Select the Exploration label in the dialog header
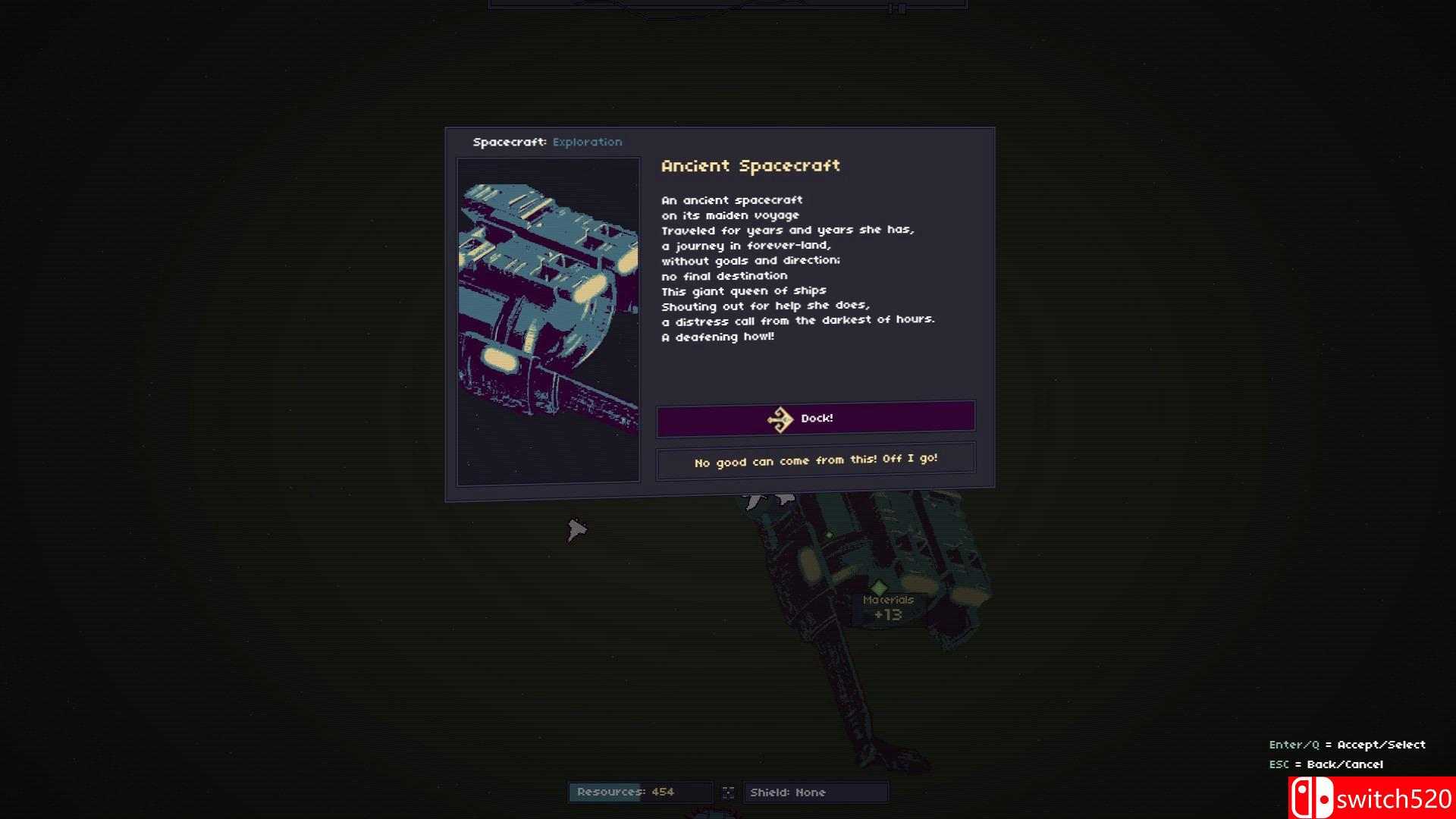Screen dimensions: 1456x819 tap(588, 142)
